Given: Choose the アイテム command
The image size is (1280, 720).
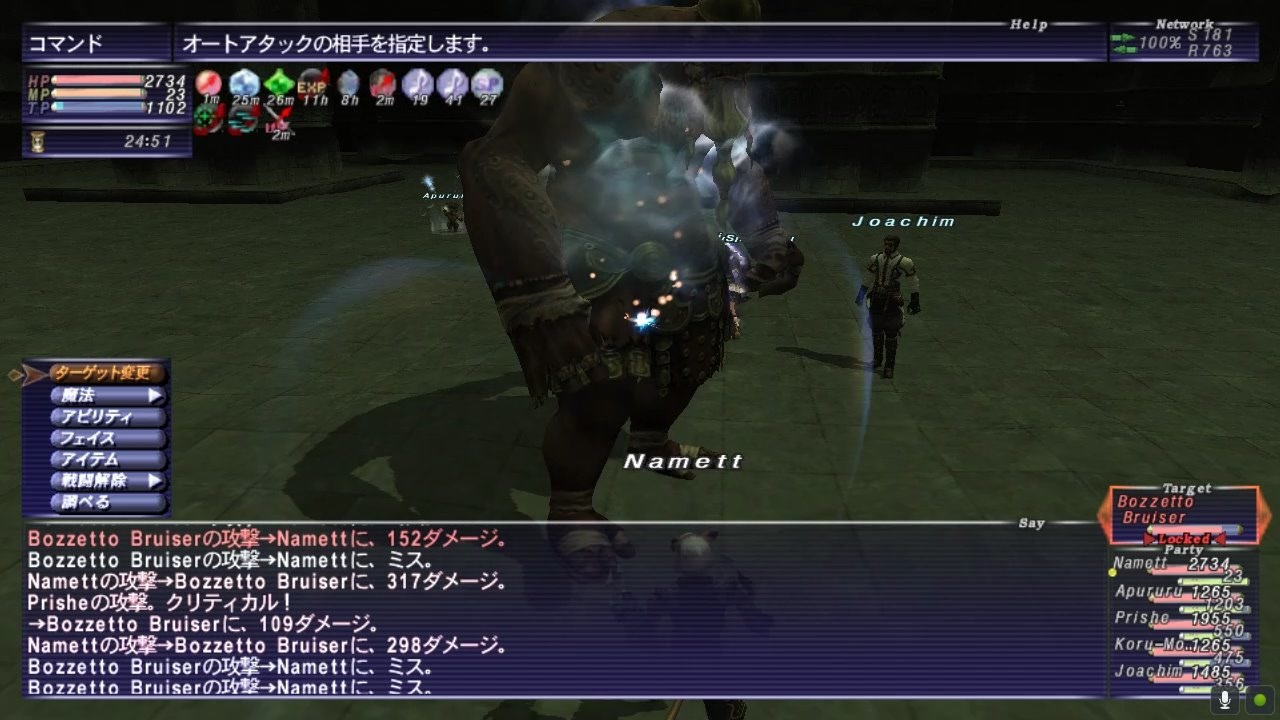Looking at the screenshot, I should pos(101,458).
